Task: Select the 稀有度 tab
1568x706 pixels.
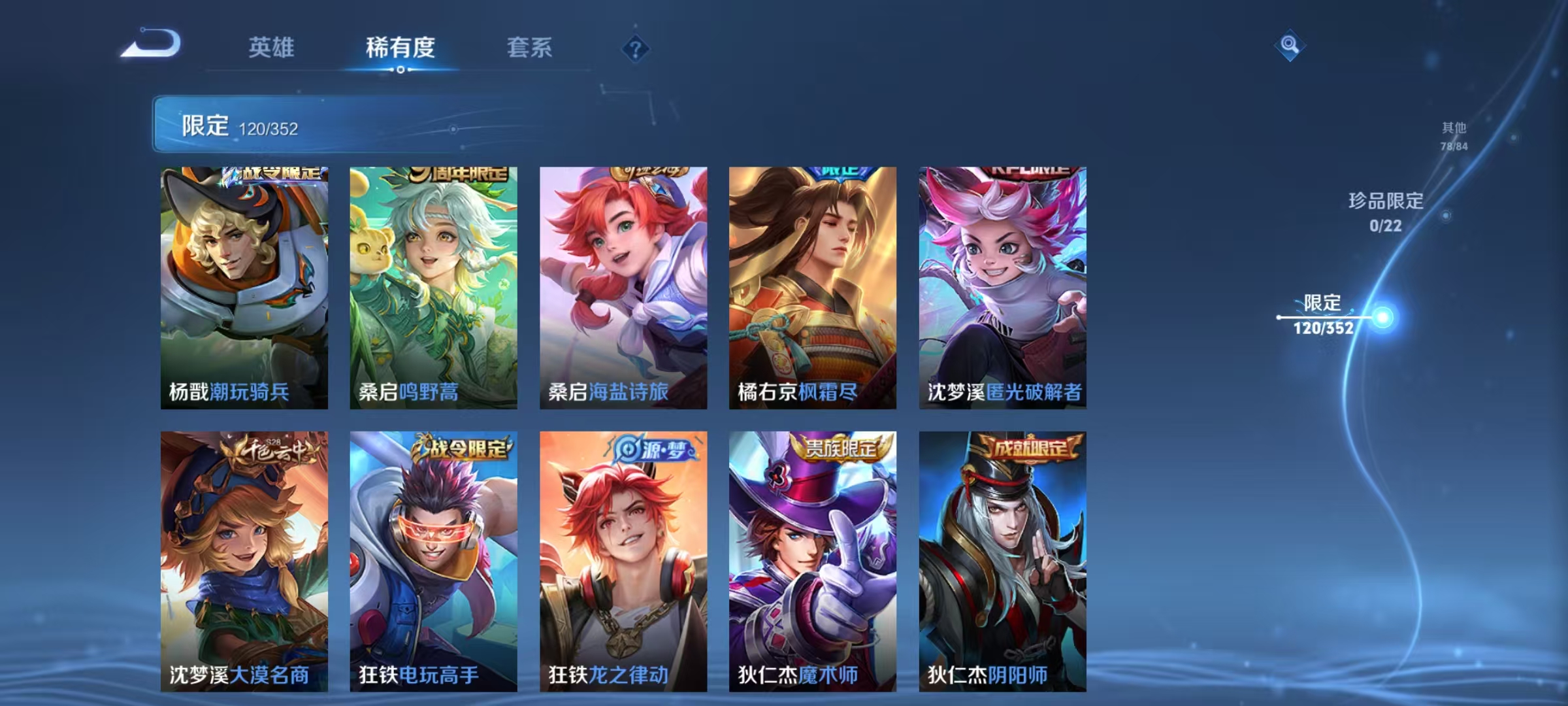Action: (x=400, y=47)
